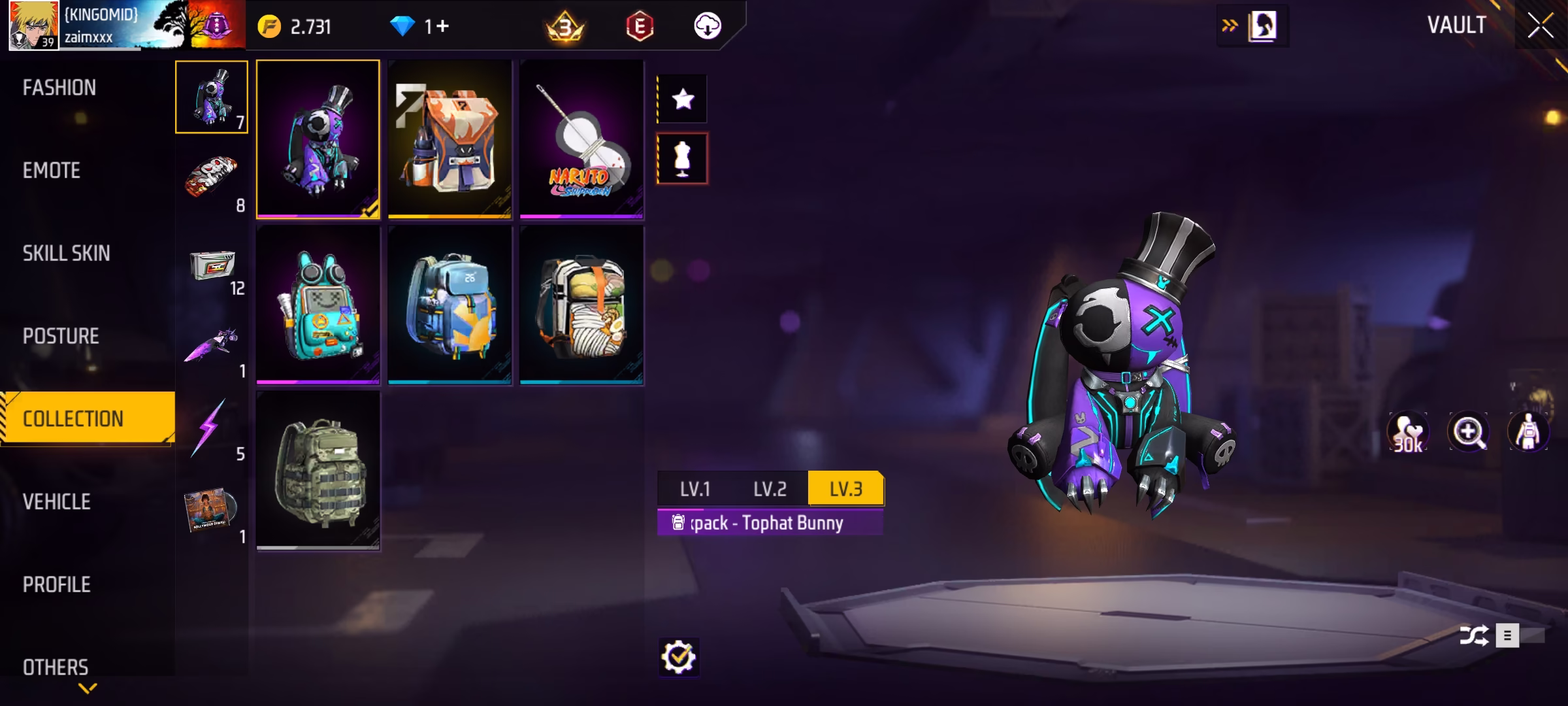
Task: Pick the teal robot-face backpack
Action: (318, 305)
